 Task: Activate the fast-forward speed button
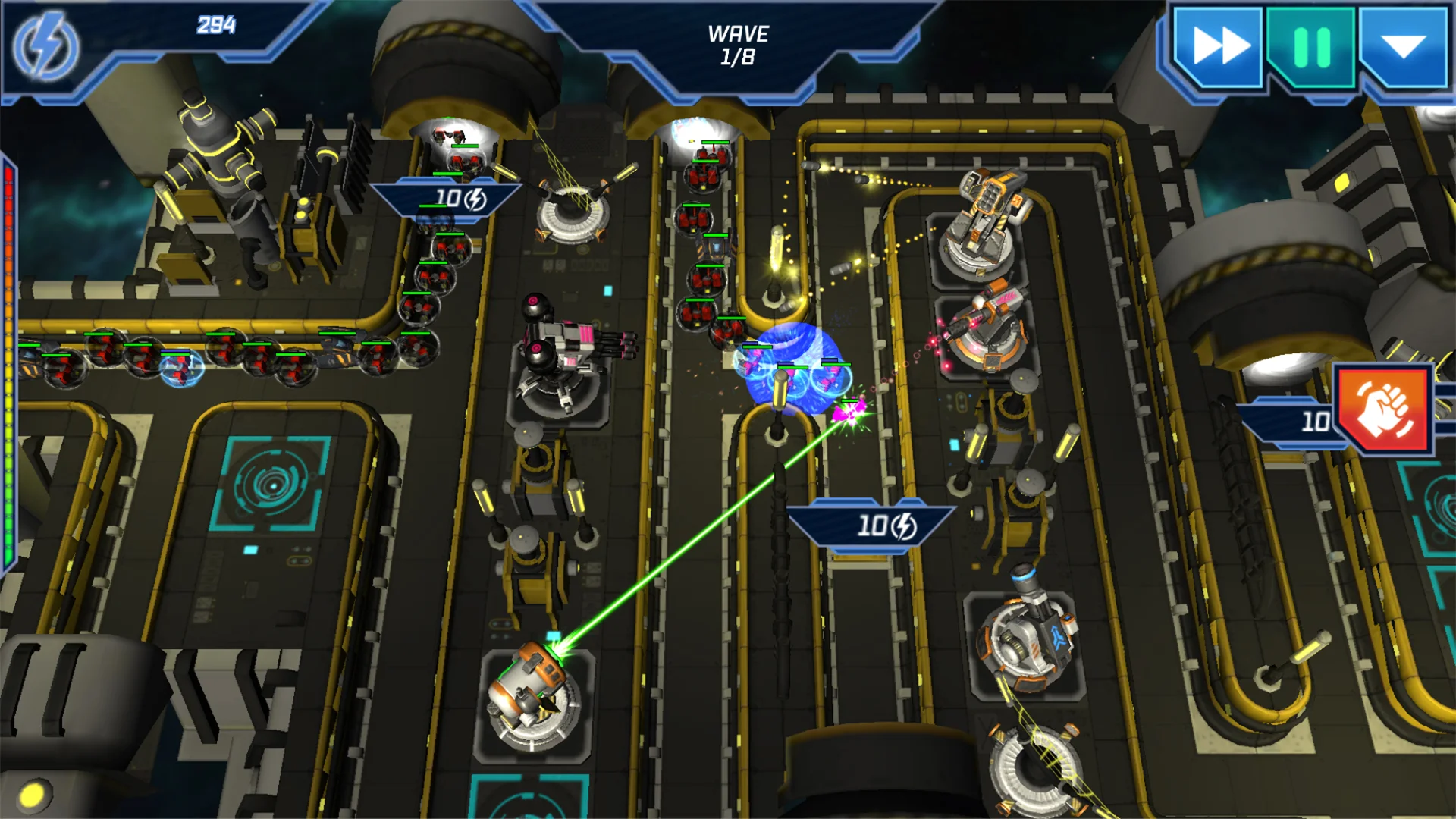pos(1219,47)
